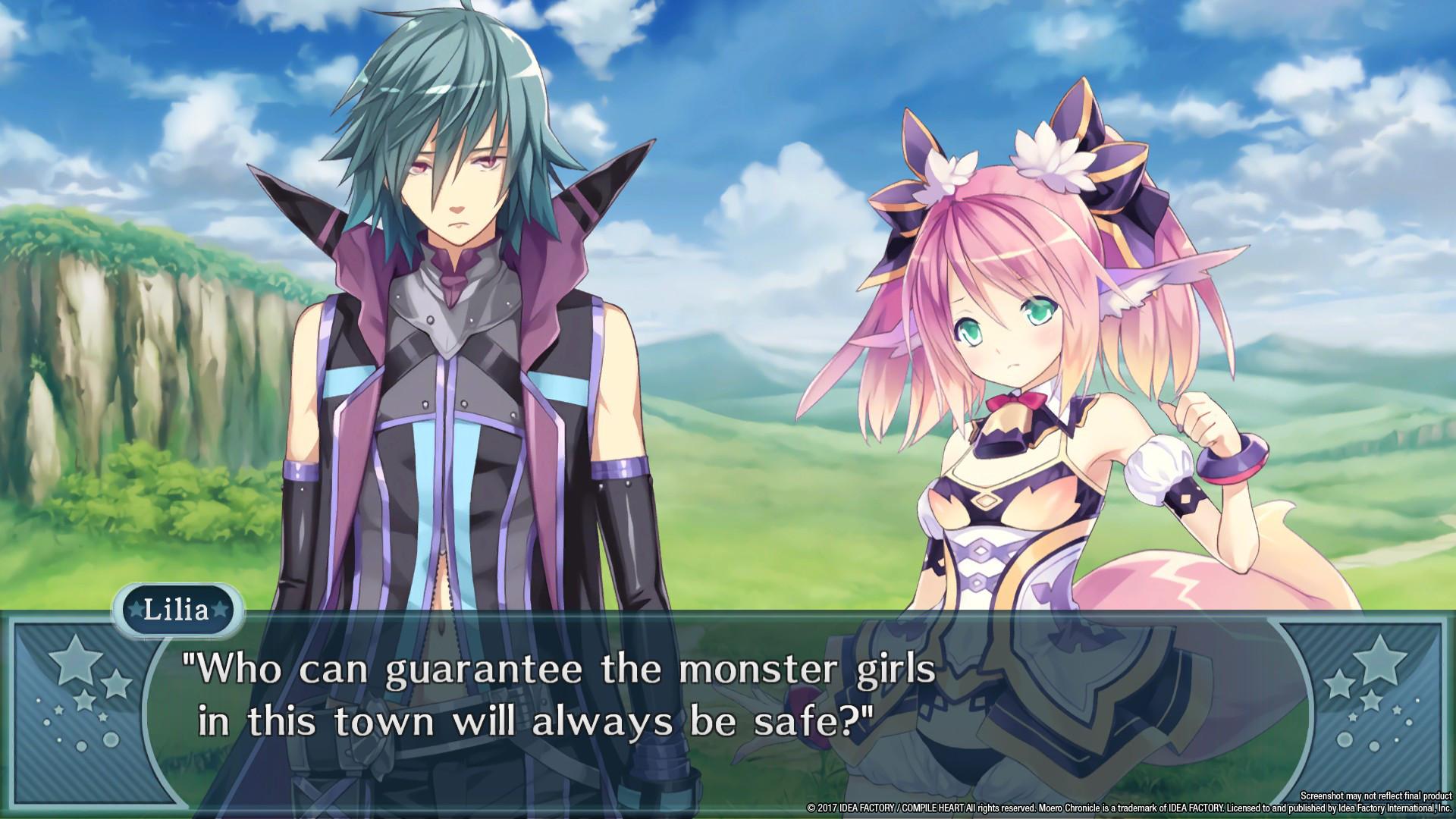Click the circle icon in the right star panel
Image resolution: width=1456 pixels, height=819 pixels.
point(1345,737)
